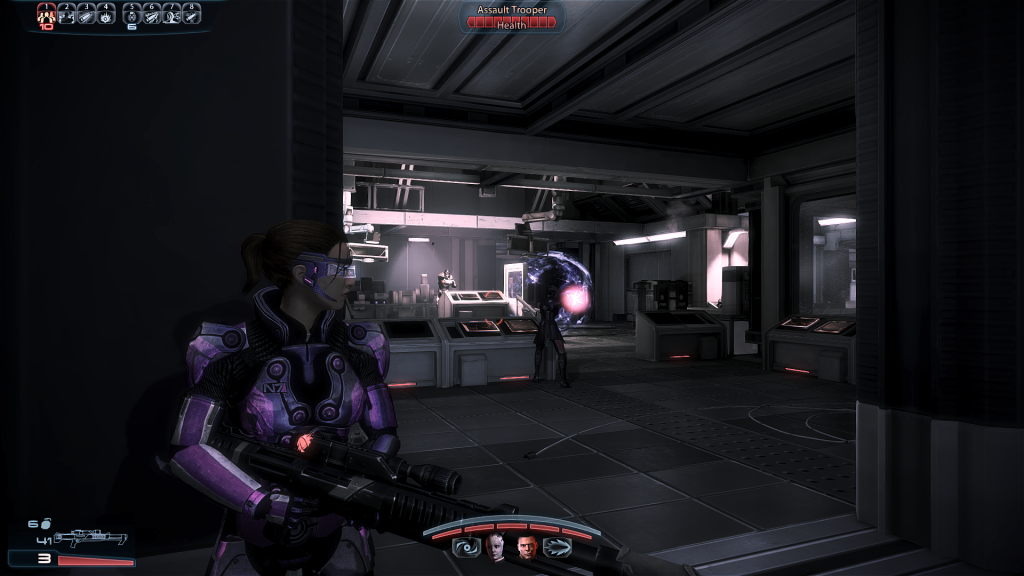Use the ability in hotbar slot 2
Screen dimensions: 1024x576
tap(66, 14)
